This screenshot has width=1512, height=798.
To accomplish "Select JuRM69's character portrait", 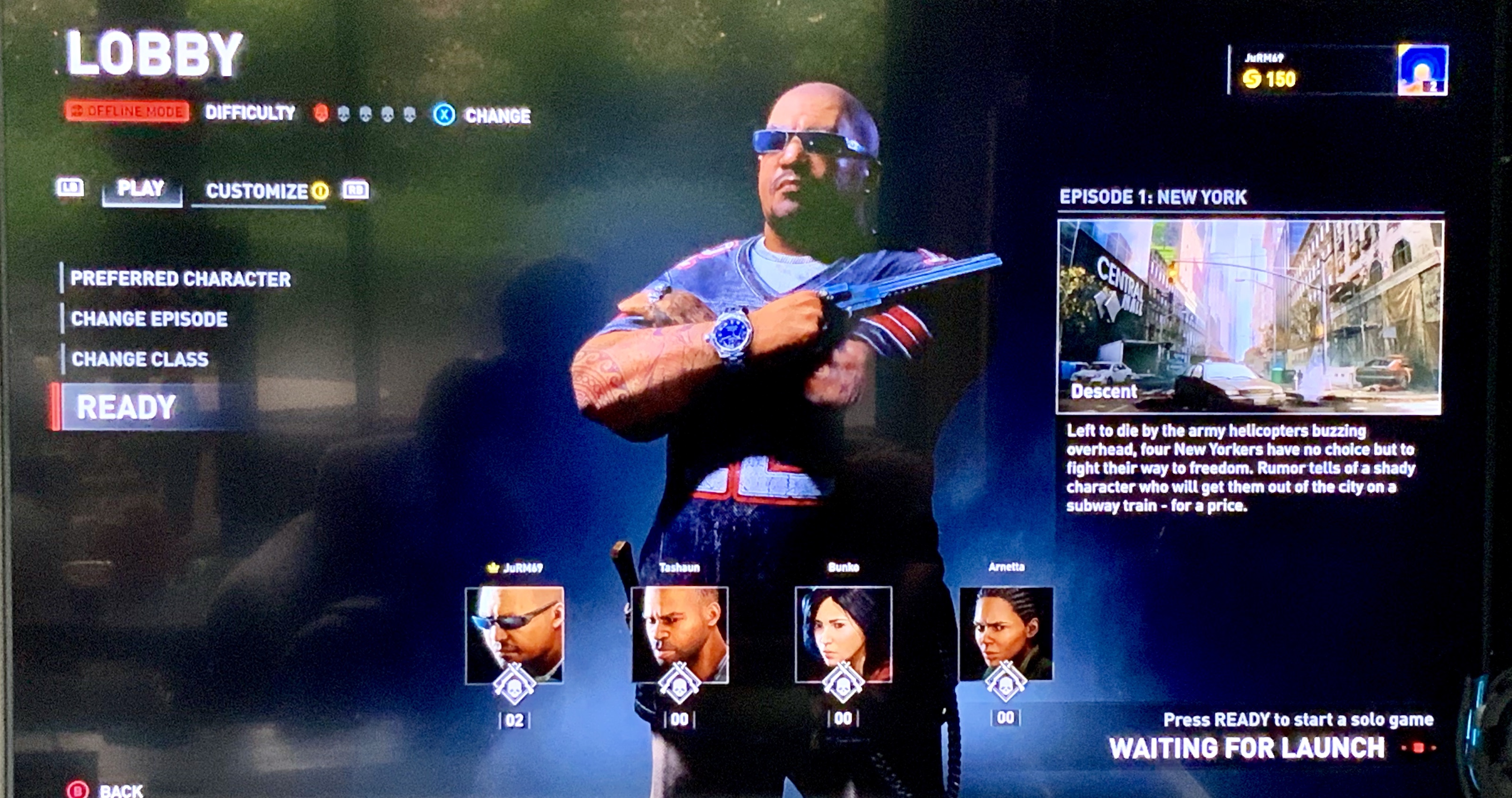I will coord(514,635).
